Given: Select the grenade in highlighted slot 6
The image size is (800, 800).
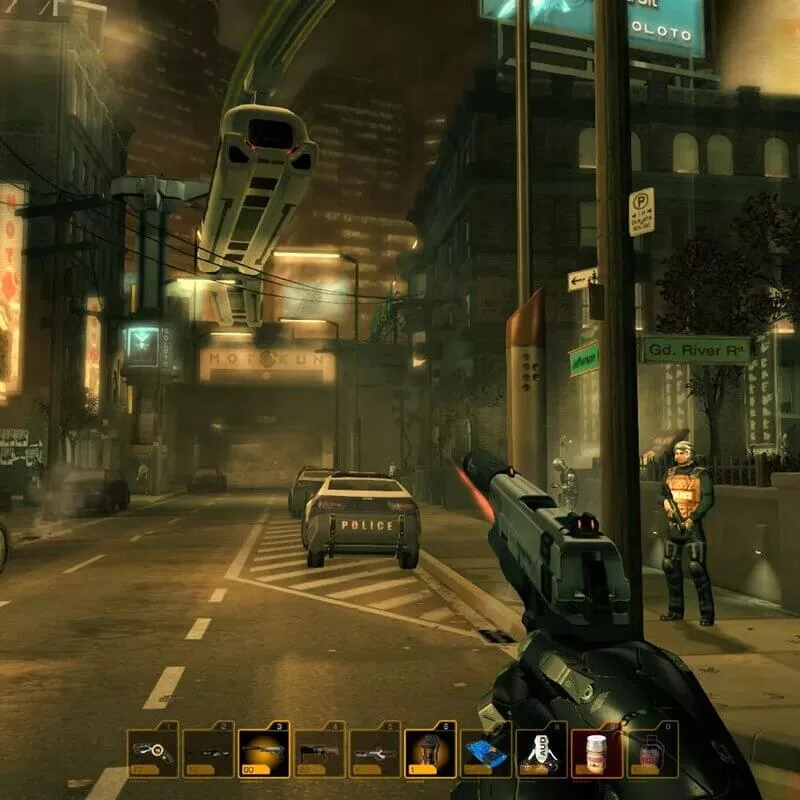Looking at the screenshot, I should 430,750.
